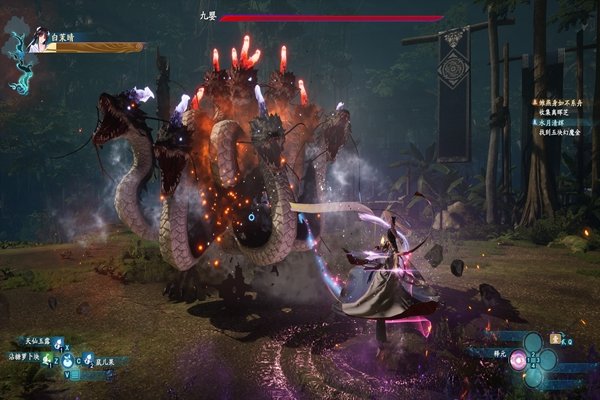Activate the glowing pink 释元 skill orb
The height and width of the screenshot is (400, 600).
518,361
